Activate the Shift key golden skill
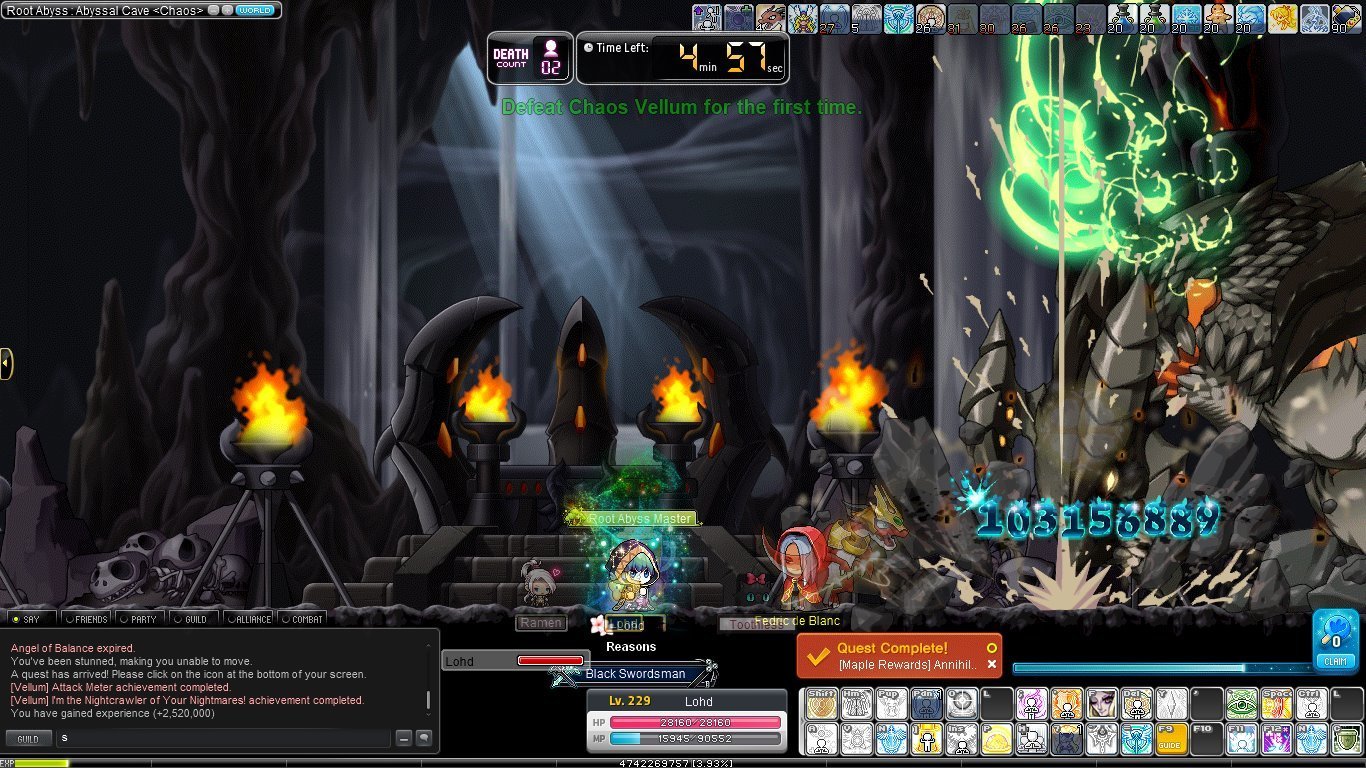The width and height of the screenshot is (1366, 768). point(822,704)
